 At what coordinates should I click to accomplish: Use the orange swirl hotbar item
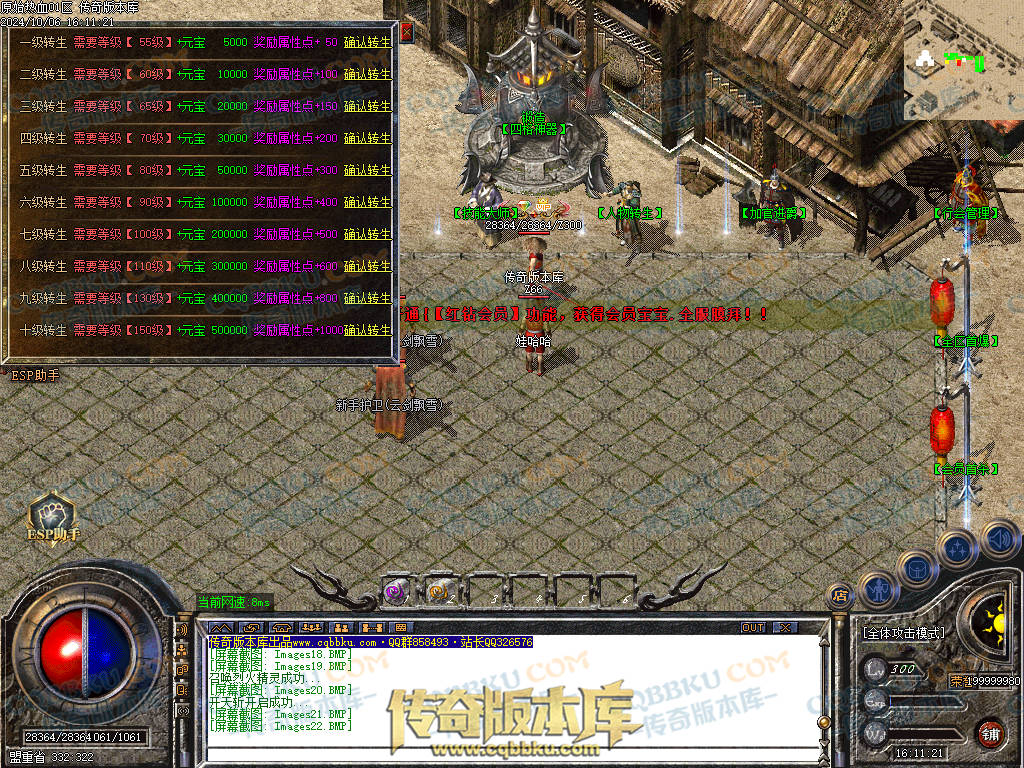tap(439, 592)
